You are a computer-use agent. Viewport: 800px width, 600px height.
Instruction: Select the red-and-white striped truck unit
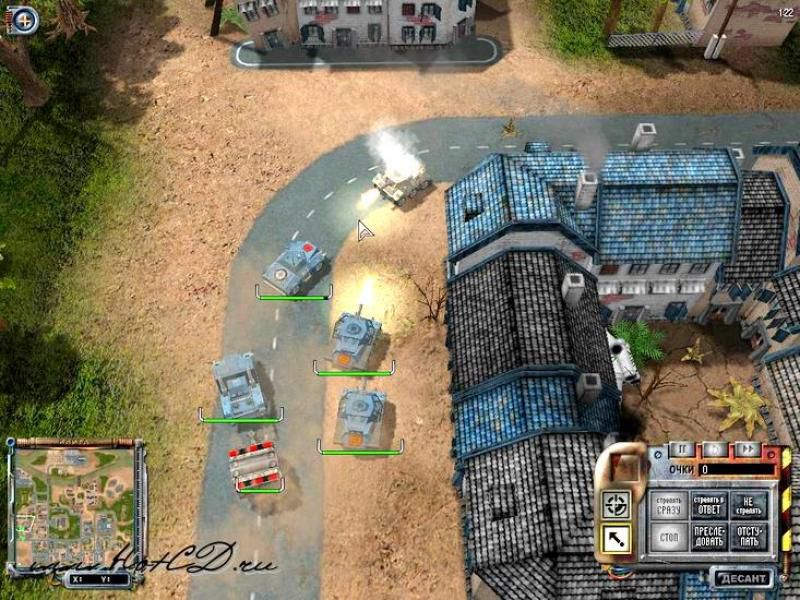254,467
